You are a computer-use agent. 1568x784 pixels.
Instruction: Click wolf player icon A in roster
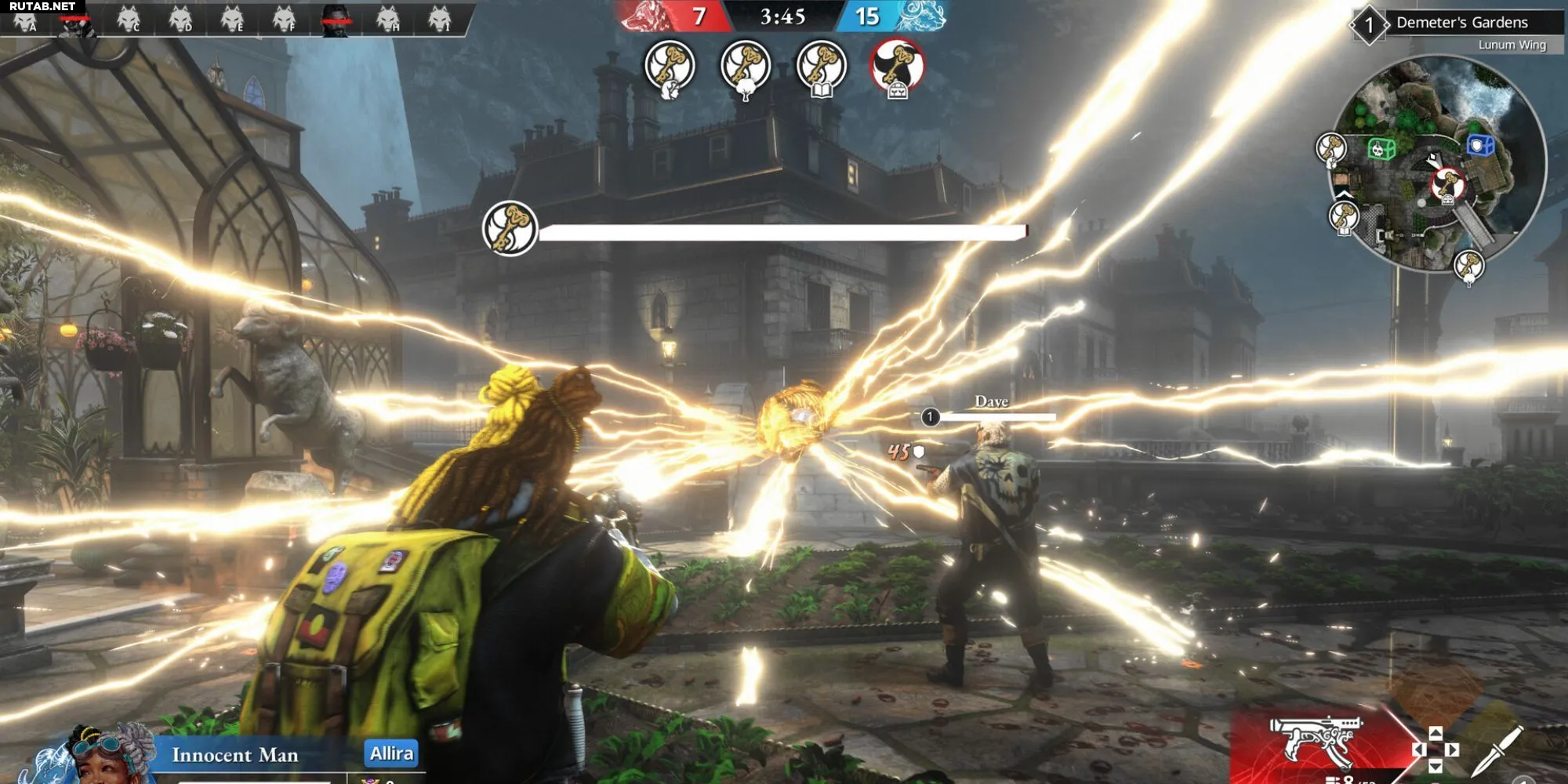(26, 19)
